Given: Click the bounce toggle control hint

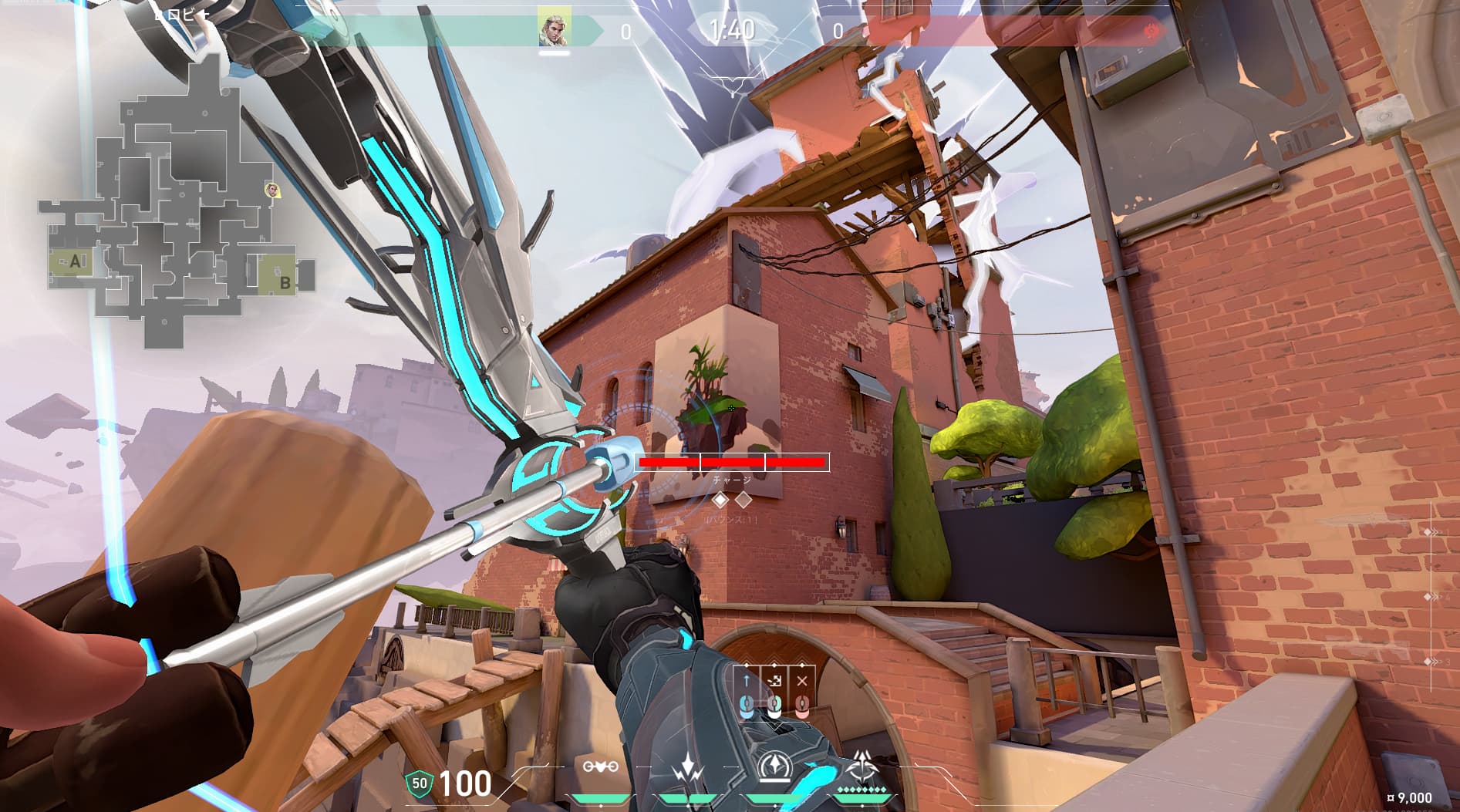Looking at the screenshot, I should pos(774,681).
